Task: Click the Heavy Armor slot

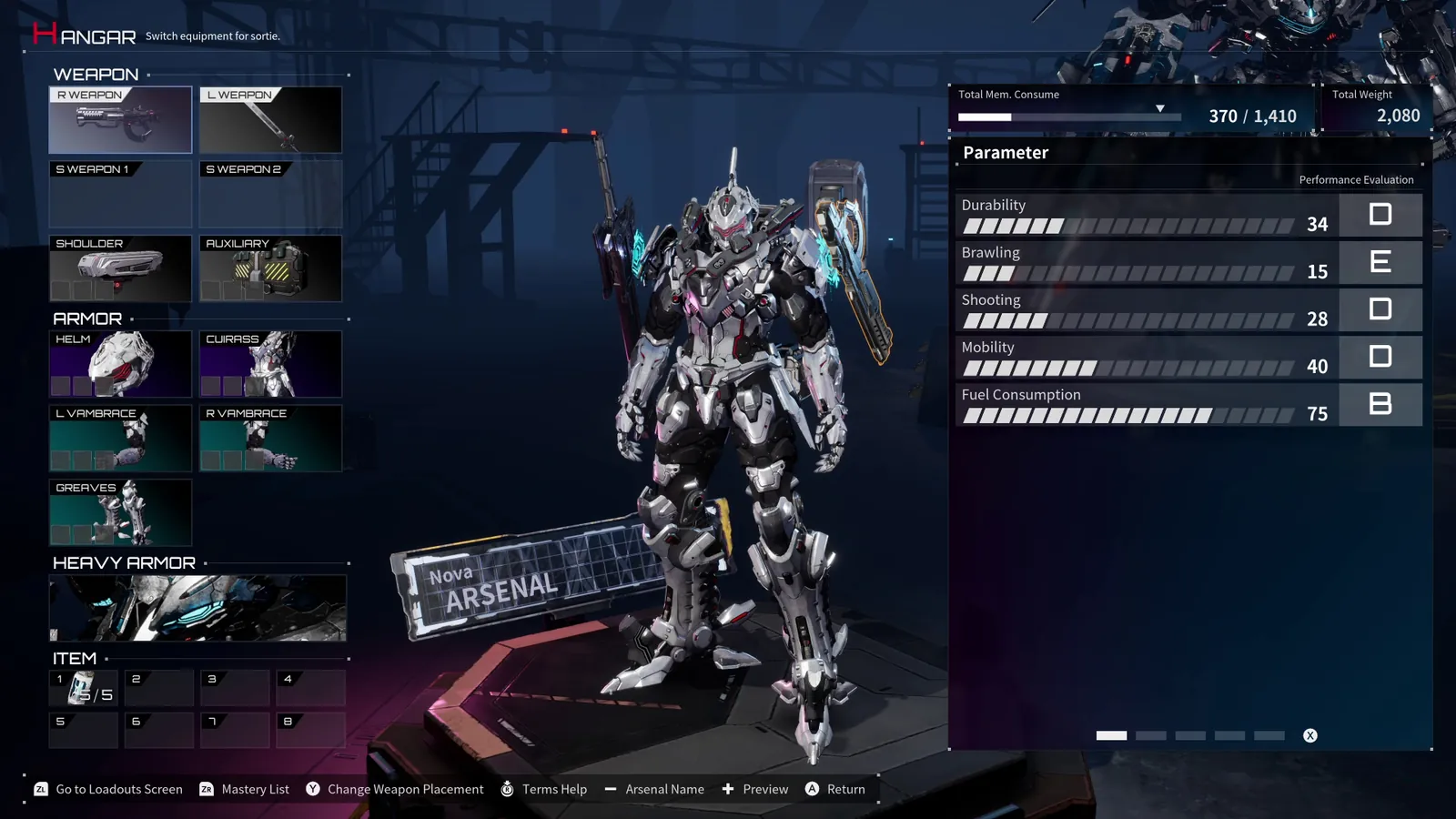Action: 197,608
